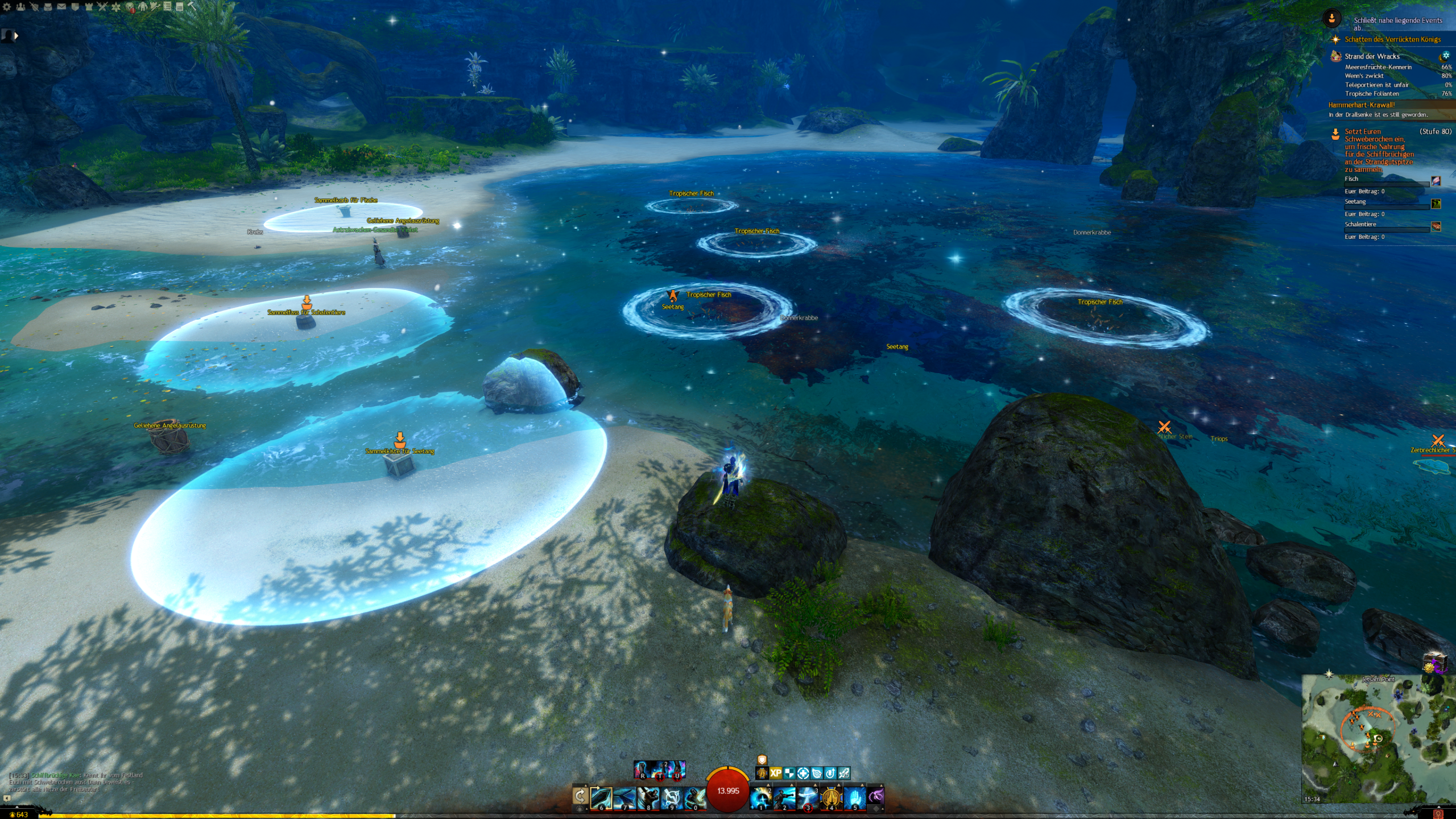Use the healing skill in slot 6
Viewport: 1456px width, 819px height.
tap(601, 798)
